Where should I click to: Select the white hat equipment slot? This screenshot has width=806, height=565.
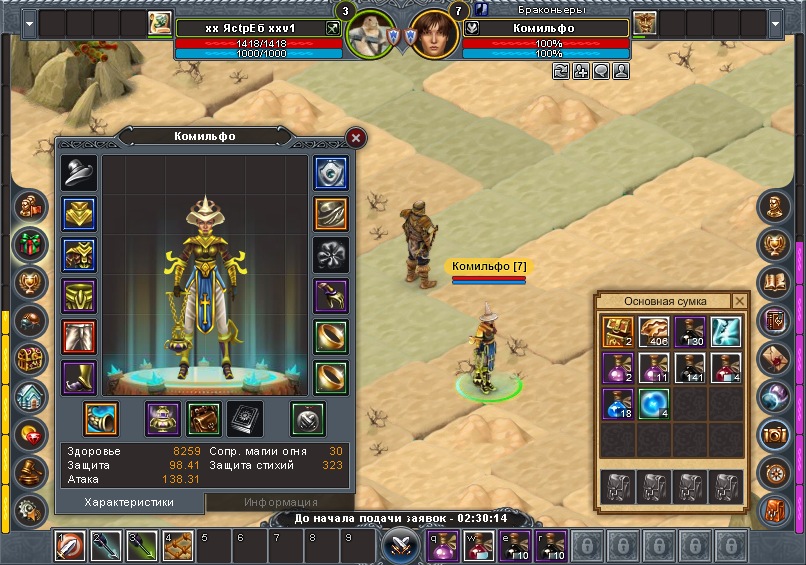point(78,173)
